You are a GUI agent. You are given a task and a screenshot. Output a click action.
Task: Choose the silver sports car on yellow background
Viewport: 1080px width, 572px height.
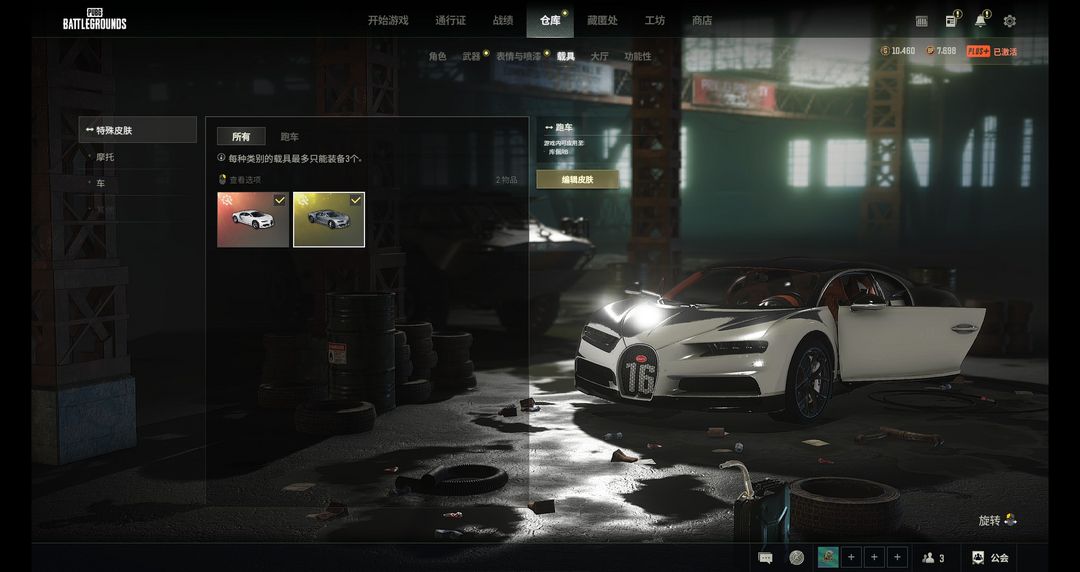329,219
